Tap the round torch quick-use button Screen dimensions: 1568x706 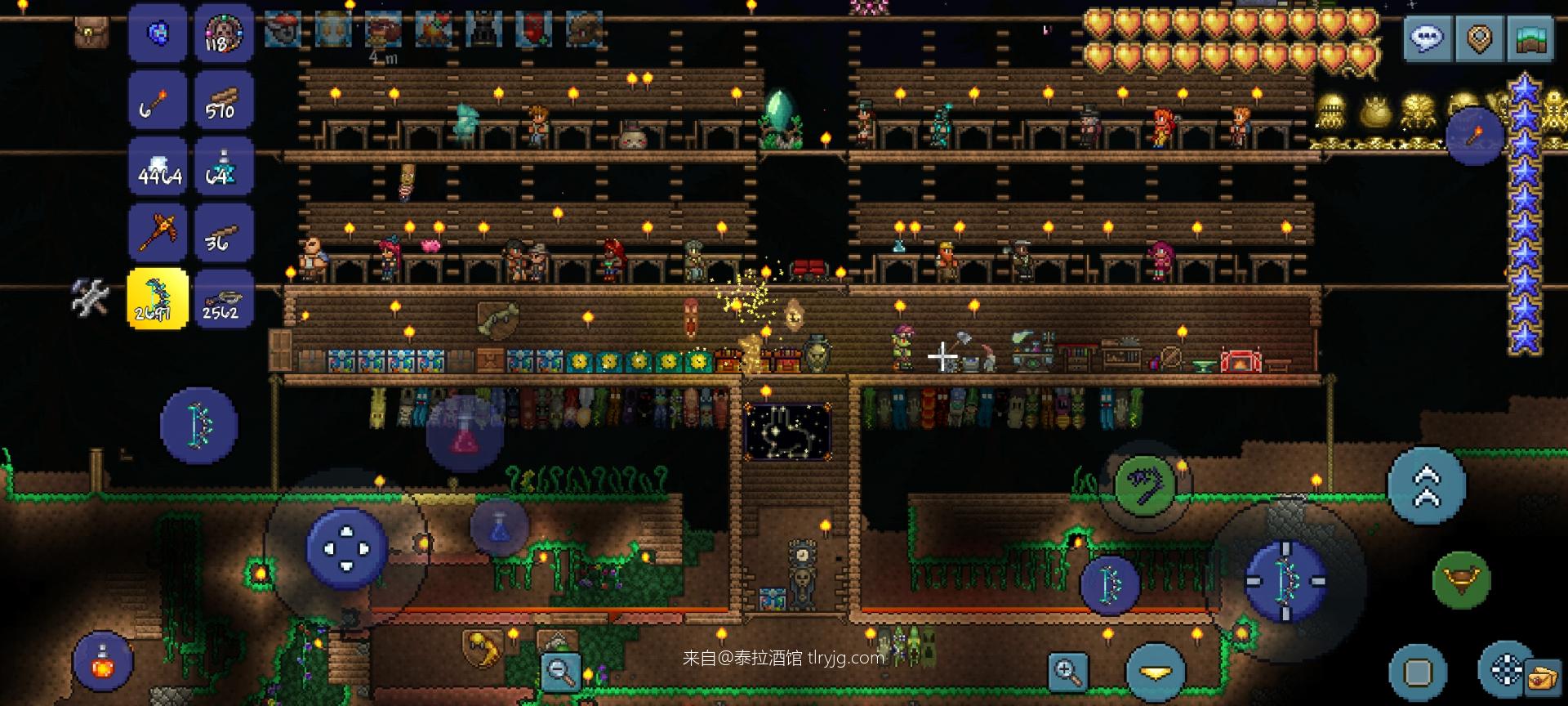coord(1474,136)
